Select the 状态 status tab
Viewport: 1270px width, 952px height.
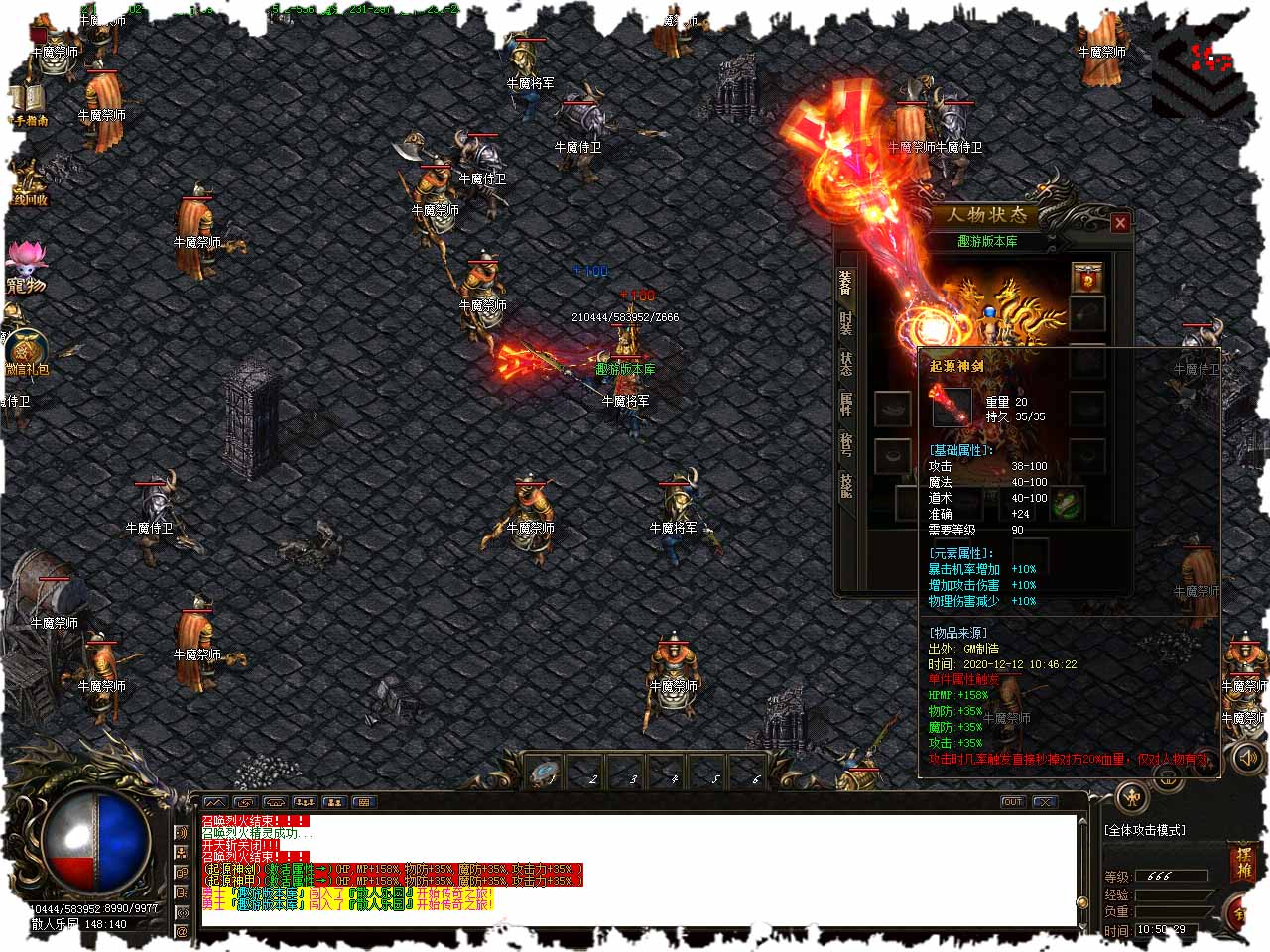tap(845, 364)
